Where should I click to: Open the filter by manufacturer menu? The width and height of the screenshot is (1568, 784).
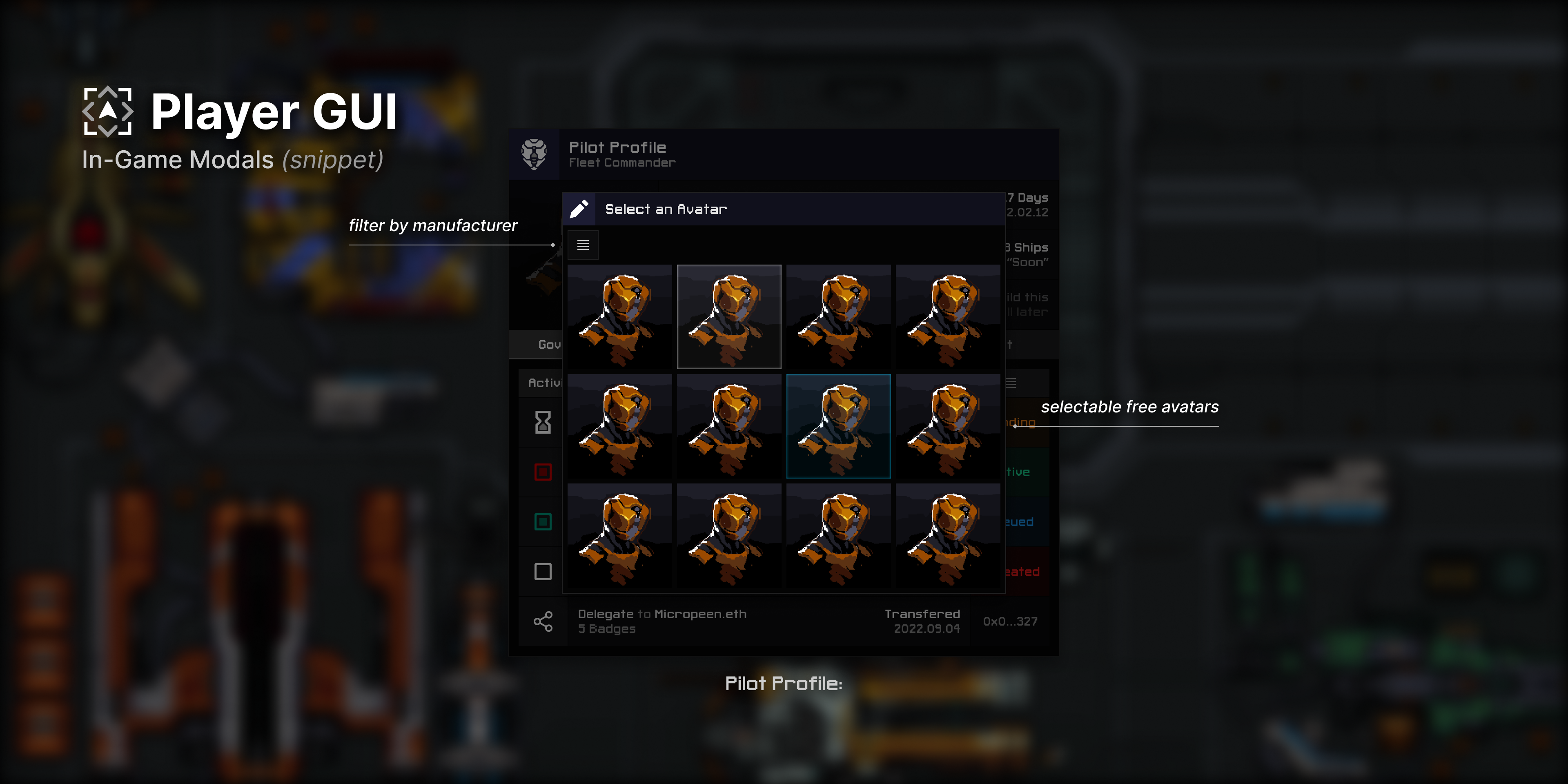tap(583, 245)
